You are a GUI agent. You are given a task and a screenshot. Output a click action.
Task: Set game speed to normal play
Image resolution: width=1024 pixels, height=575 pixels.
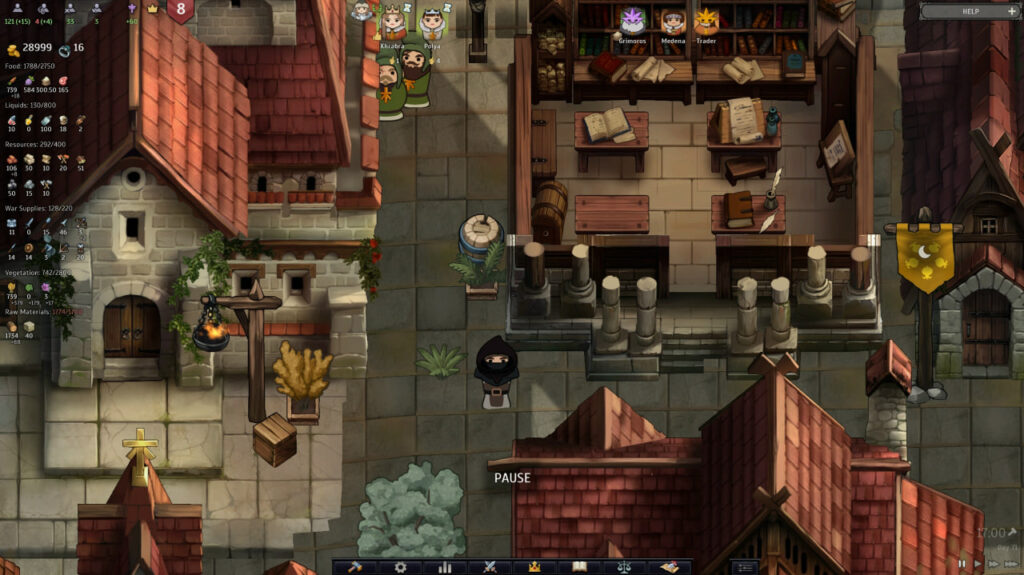[977, 564]
